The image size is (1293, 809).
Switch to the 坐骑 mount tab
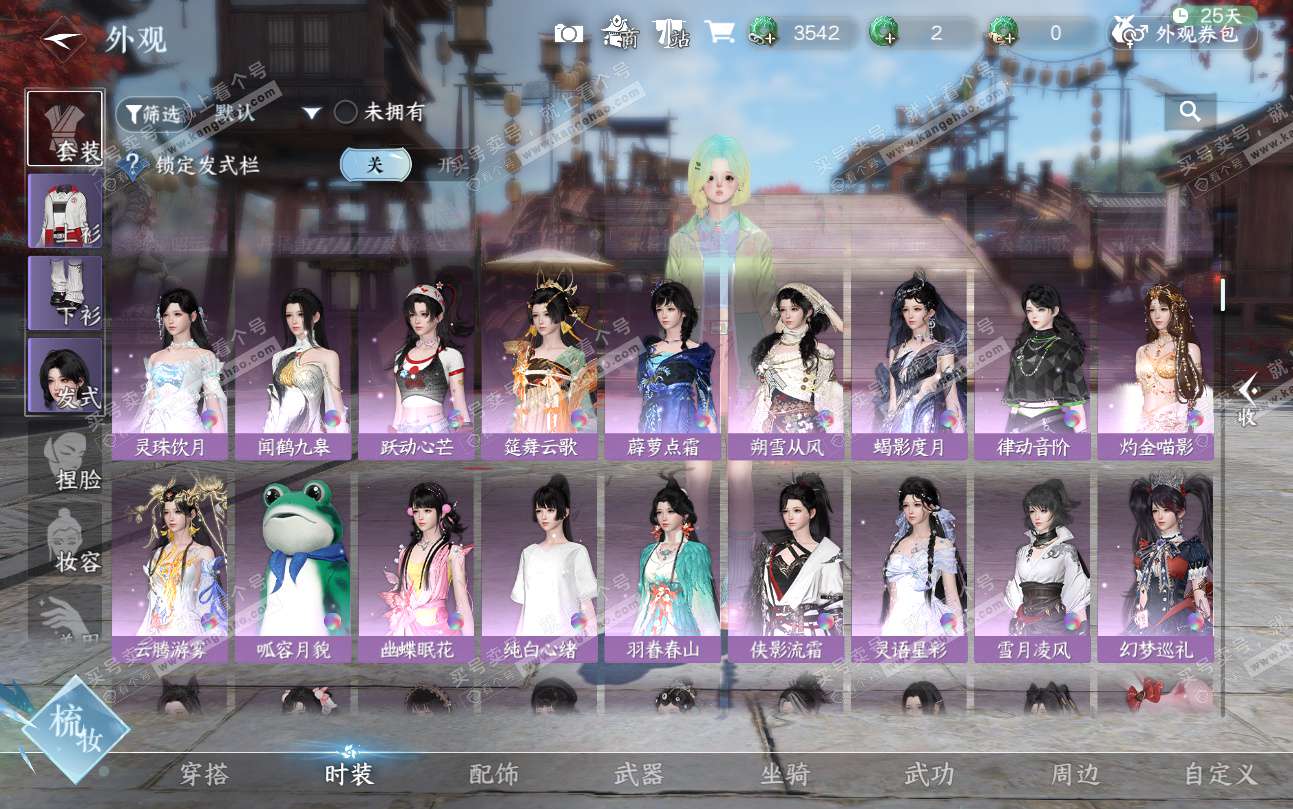785,774
